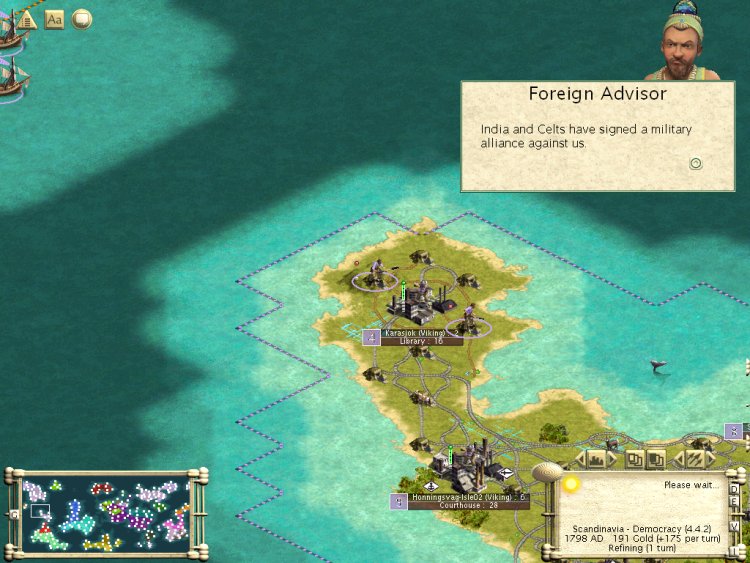Click the glowing sun orb on the info box

[x=571, y=485]
